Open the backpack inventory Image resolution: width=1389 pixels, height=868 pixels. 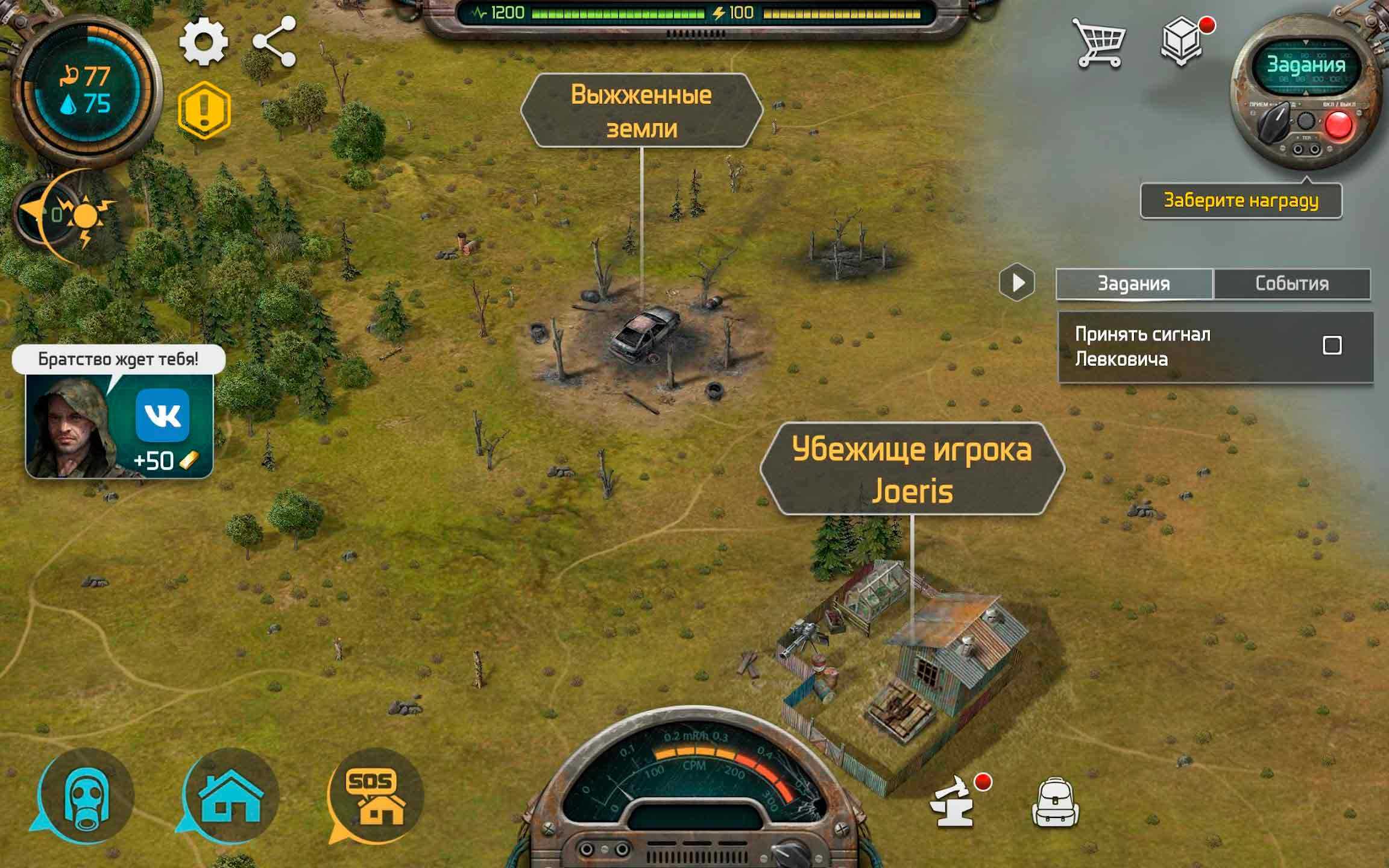pos(1055,805)
